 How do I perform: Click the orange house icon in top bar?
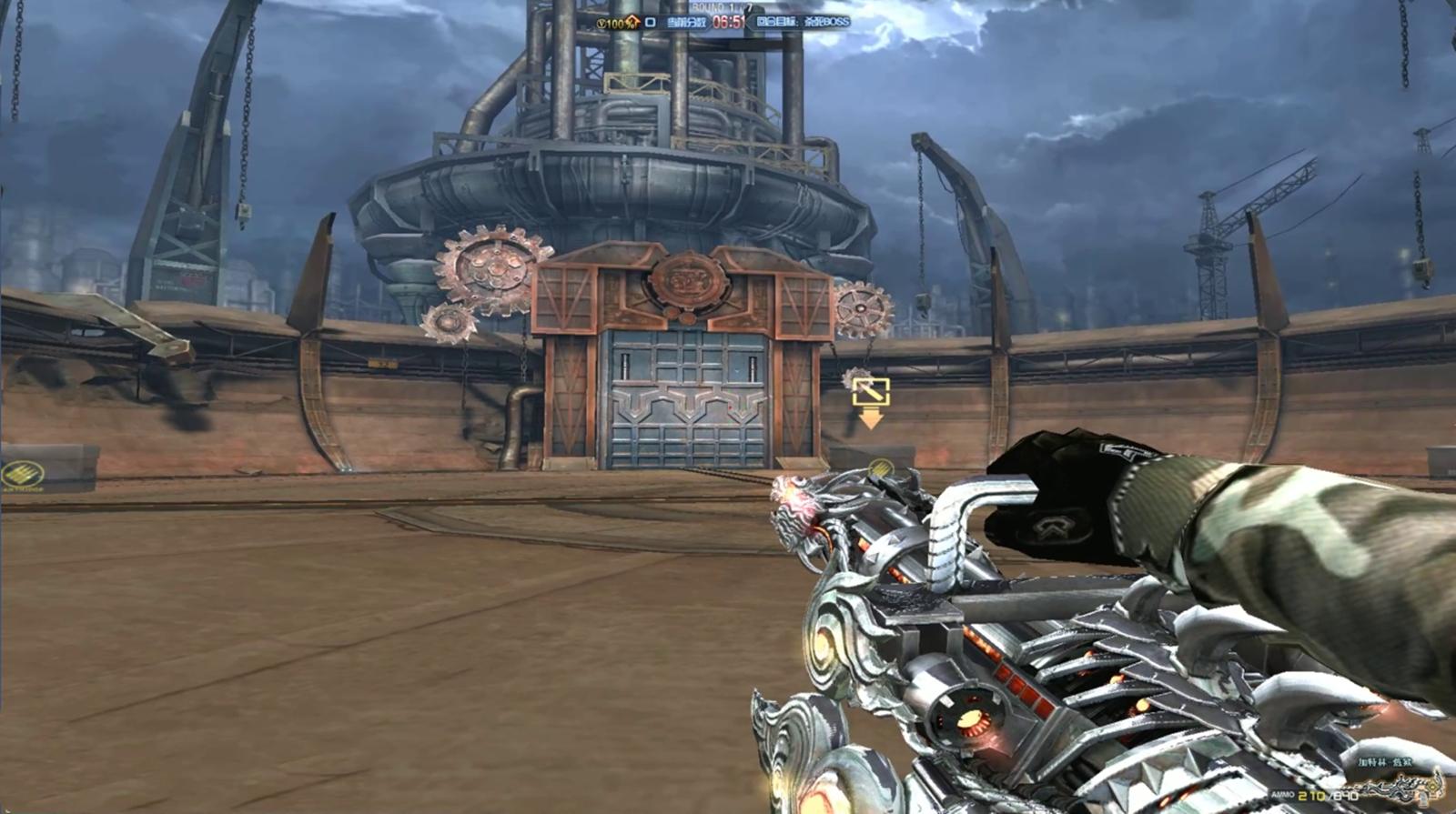pyautogui.click(x=632, y=23)
